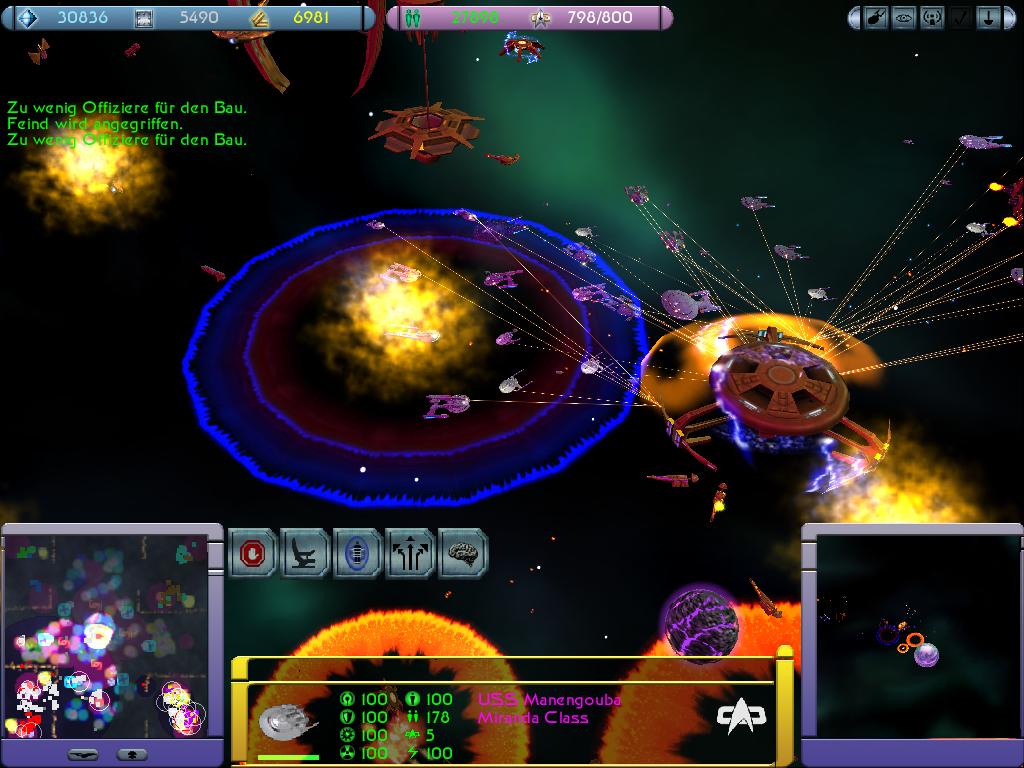1024x768 pixels.
Task: Click the red stop-hand command button
Action: point(253,554)
